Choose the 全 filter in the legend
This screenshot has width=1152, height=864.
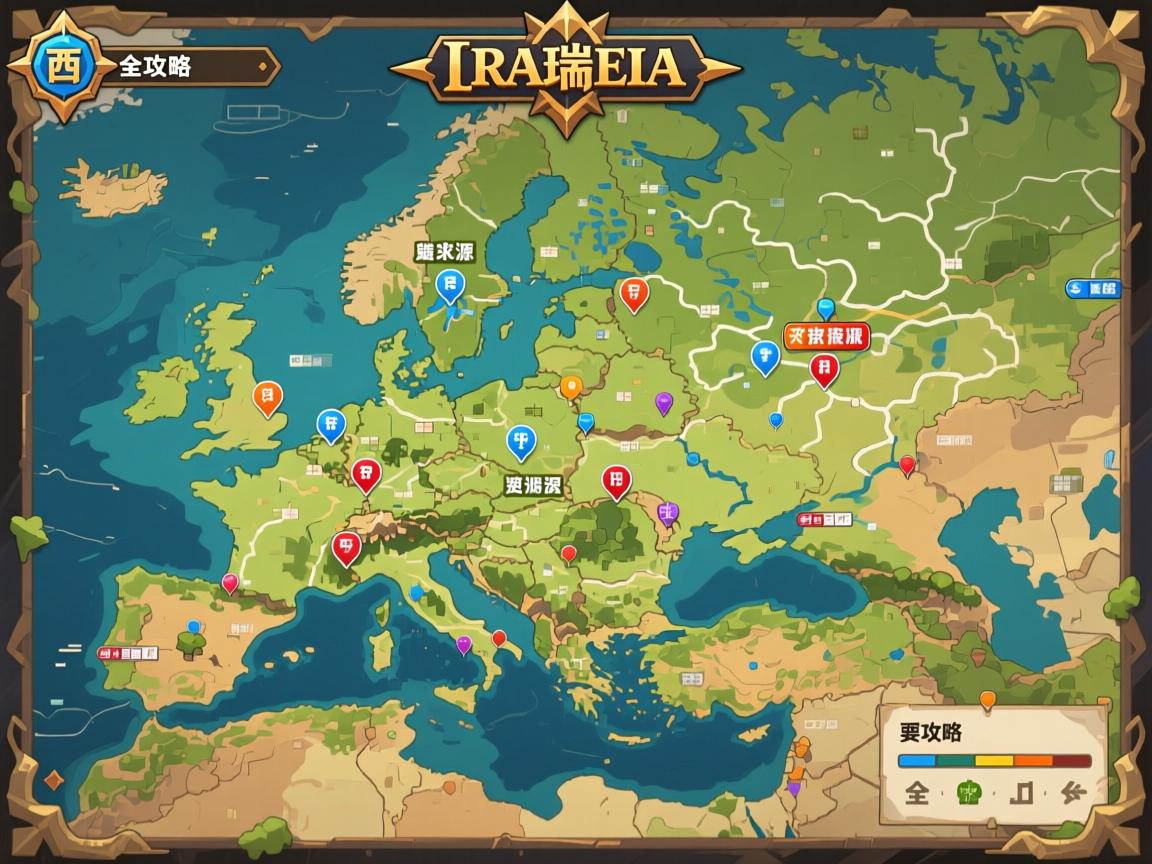point(917,793)
